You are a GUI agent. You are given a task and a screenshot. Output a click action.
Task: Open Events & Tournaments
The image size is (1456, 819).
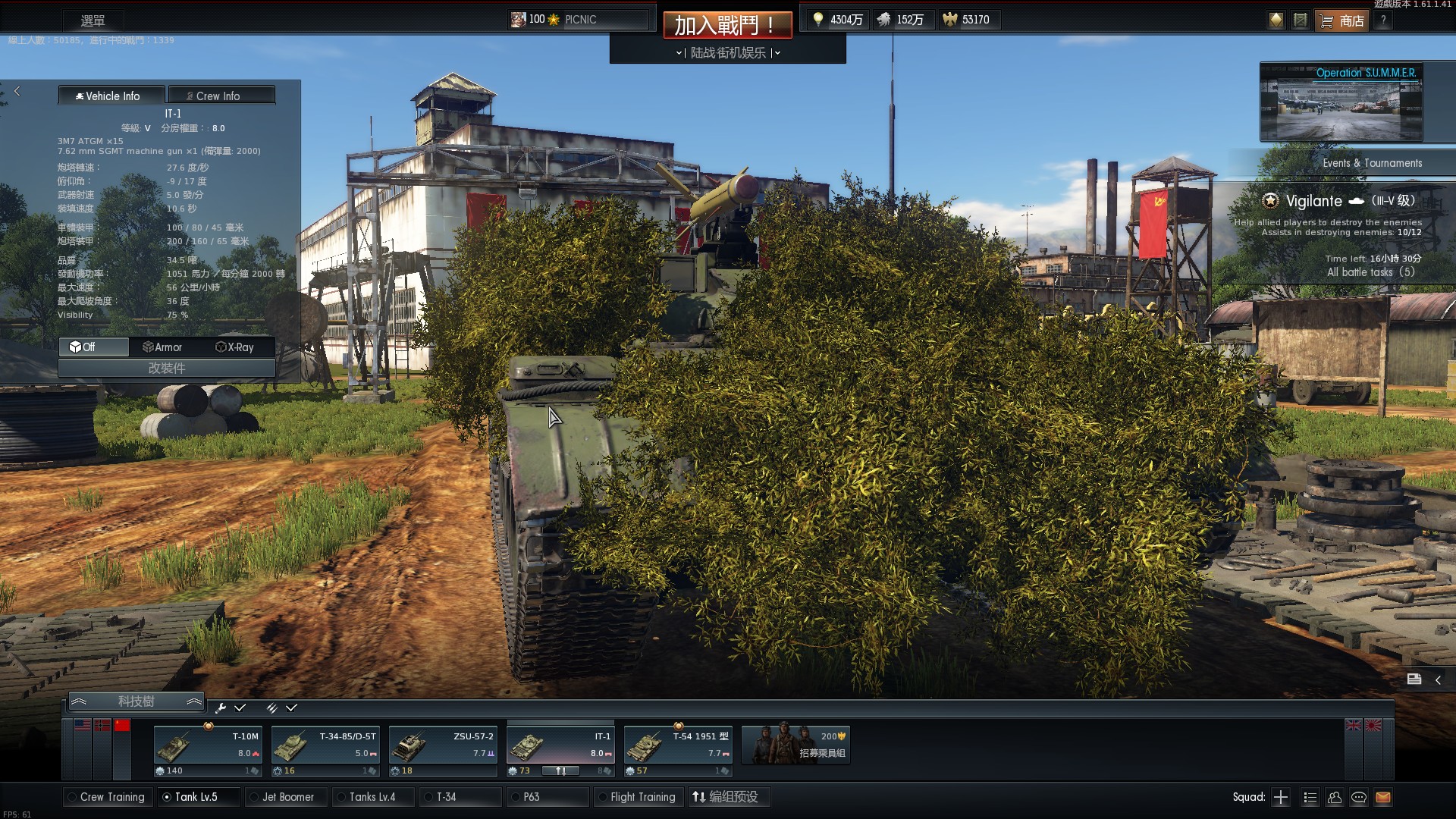tap(1372, 163)
